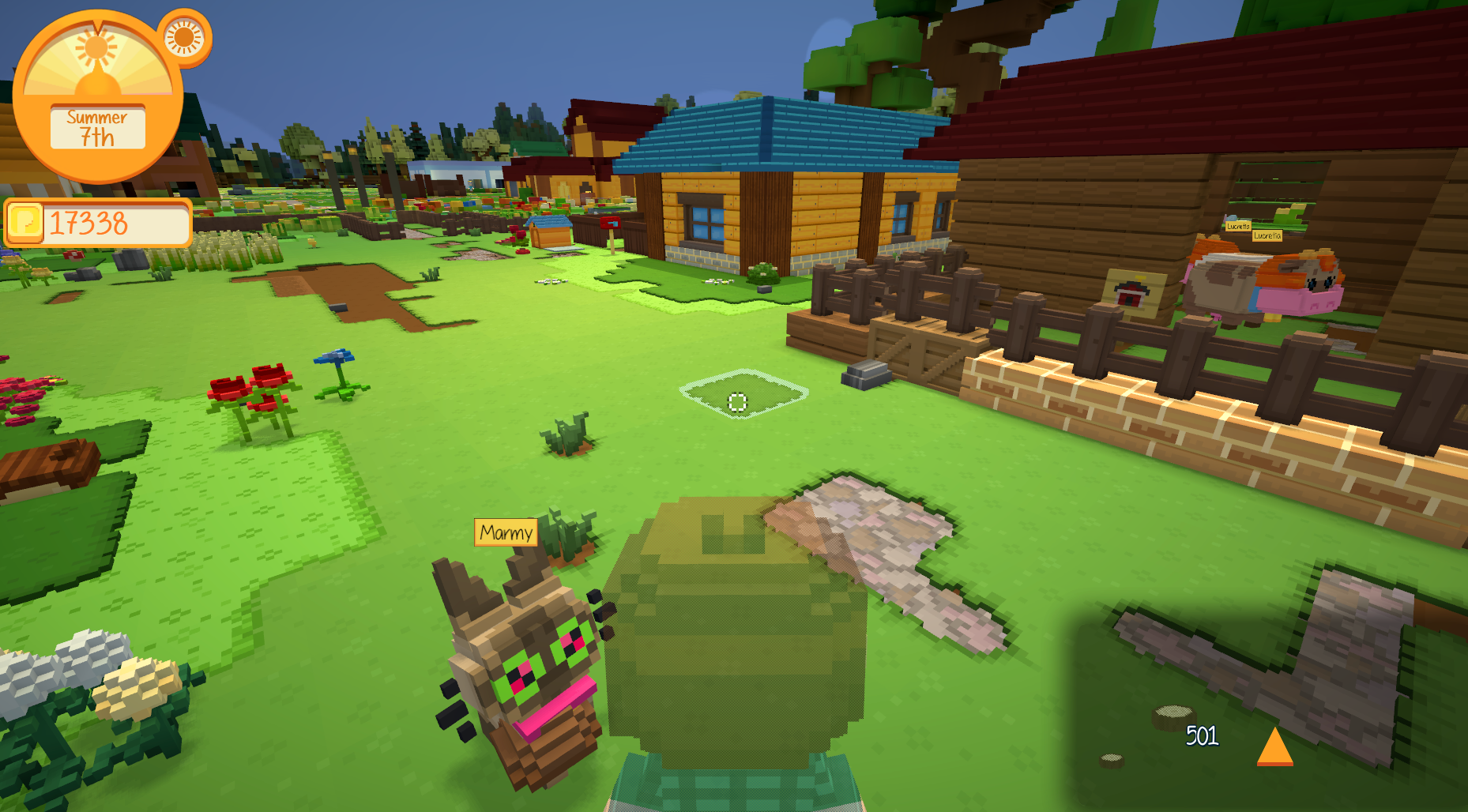Click Lucretta's name tag in the barn
This screenshot has height=812, width=1468.
[x=1238, y=227]
